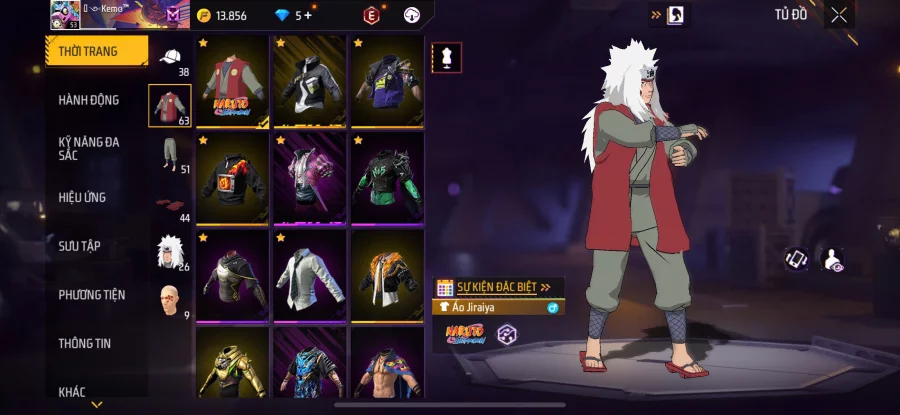Open the Thông Tin section
Viewport: 900px width, 415px height.
(x=84, y=344)
